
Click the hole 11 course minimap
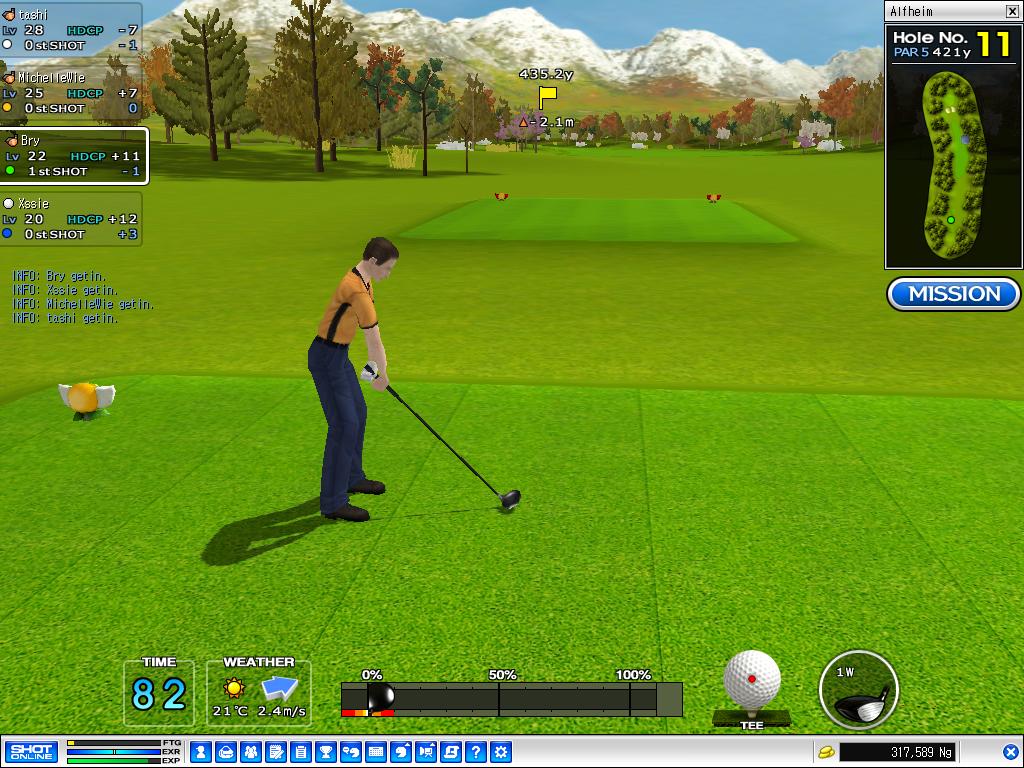[953, 165]
